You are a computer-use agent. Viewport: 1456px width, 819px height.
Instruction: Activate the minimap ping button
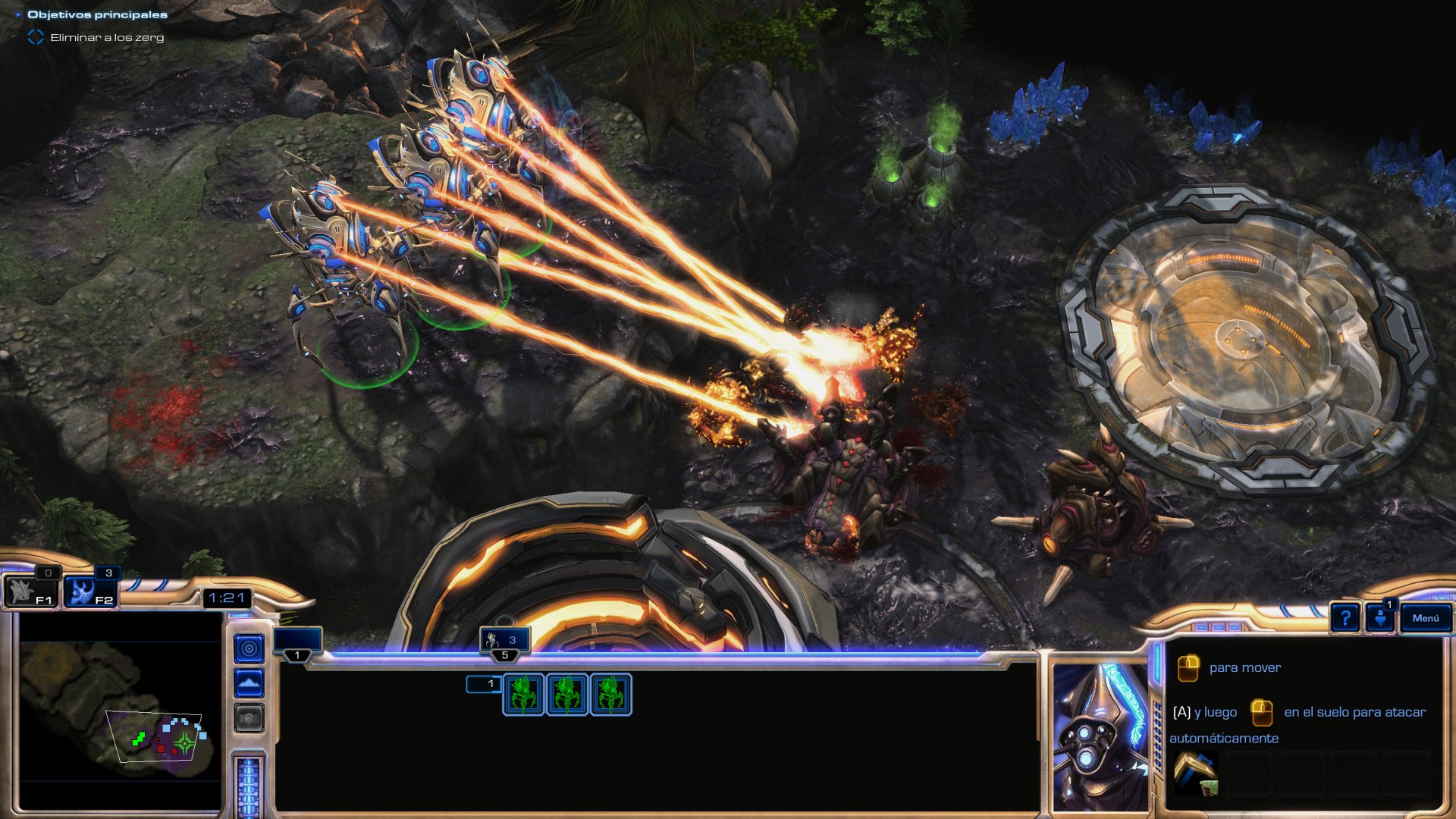249,648
